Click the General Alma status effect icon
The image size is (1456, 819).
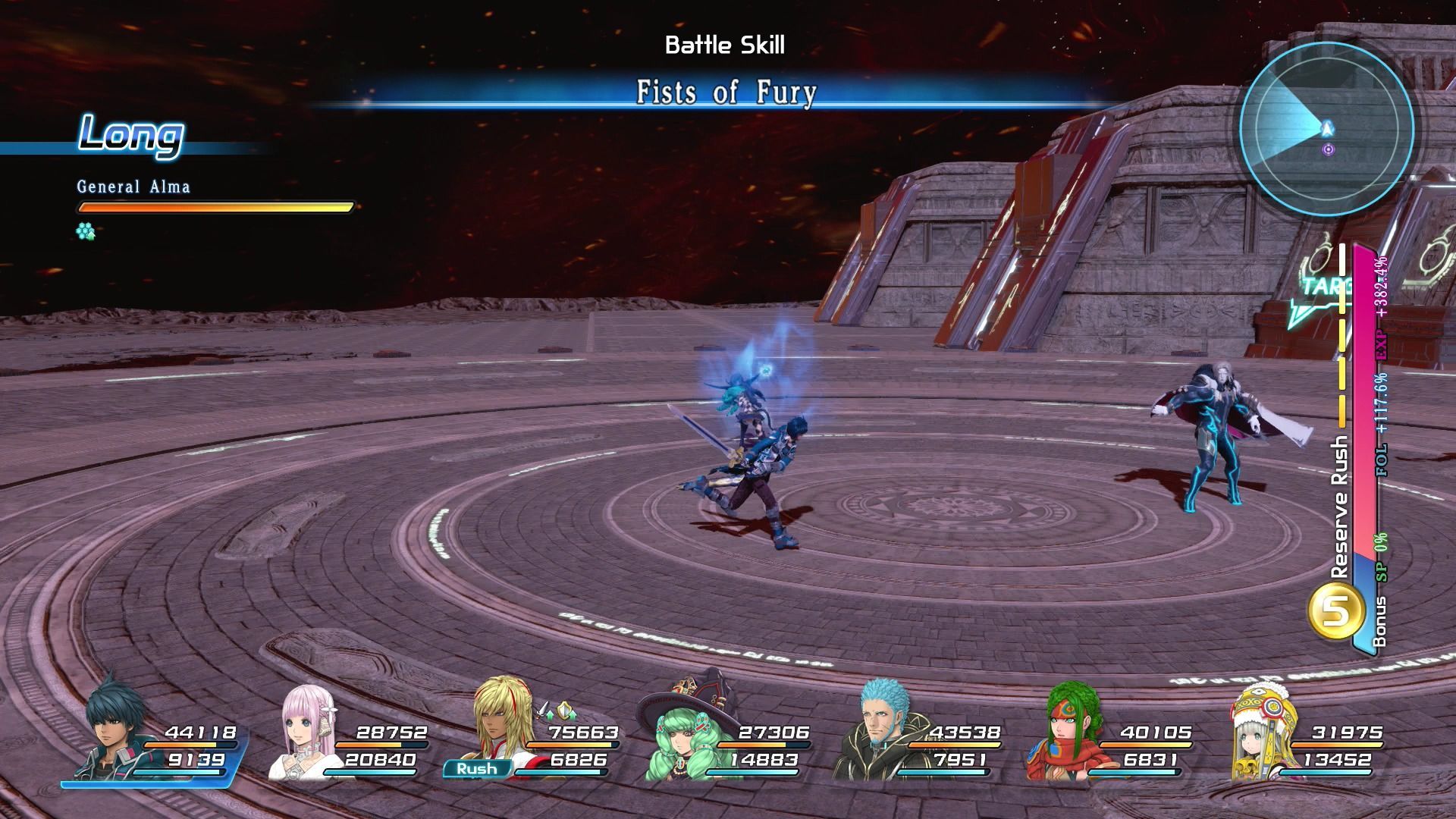(x=86, y=231)
